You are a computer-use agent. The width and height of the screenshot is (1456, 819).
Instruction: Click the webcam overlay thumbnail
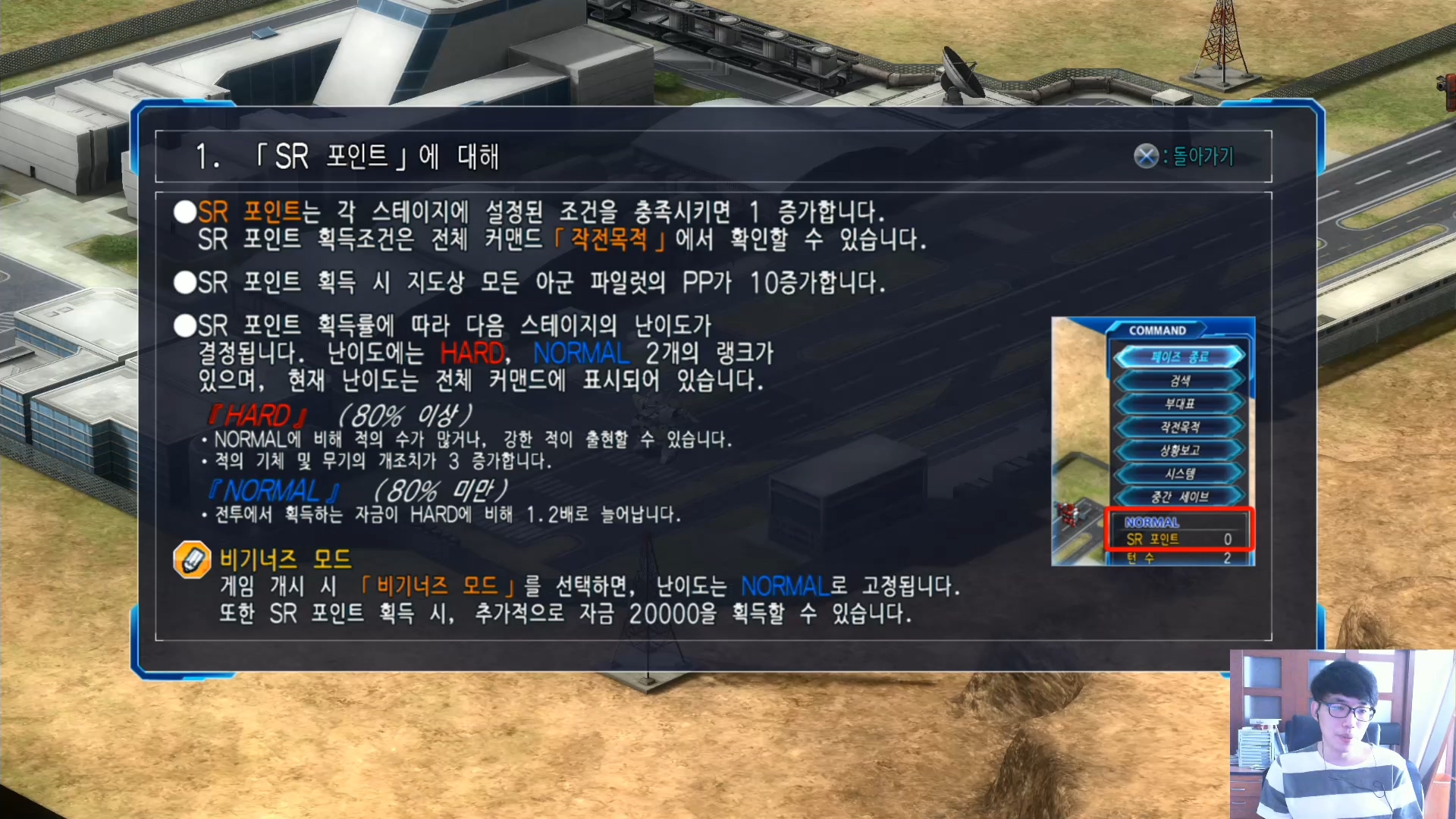[x=1342, y=732]
